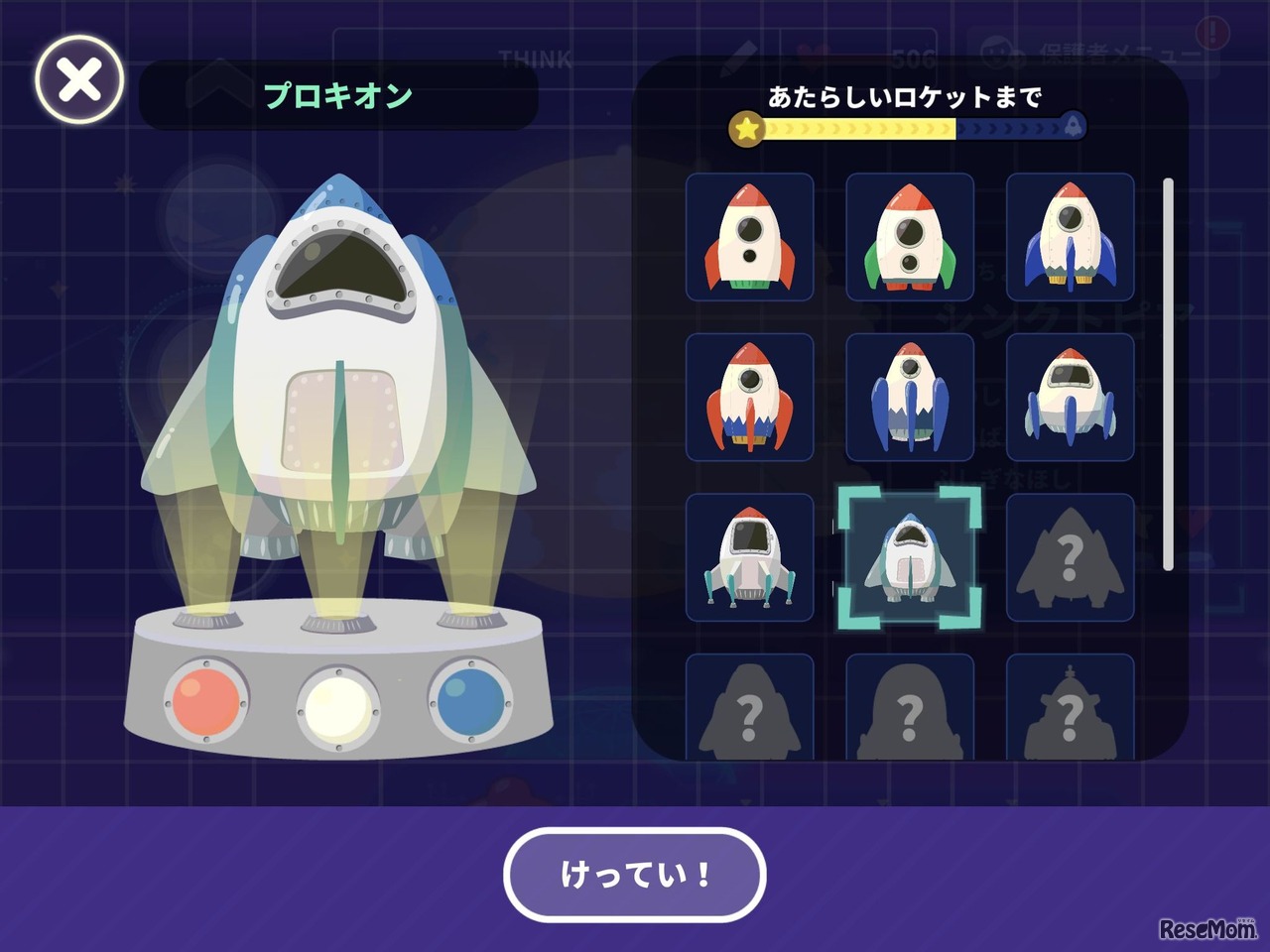Select the red classic rocket thumbnail
1270x952 pixels.
[x=749, y=238]
